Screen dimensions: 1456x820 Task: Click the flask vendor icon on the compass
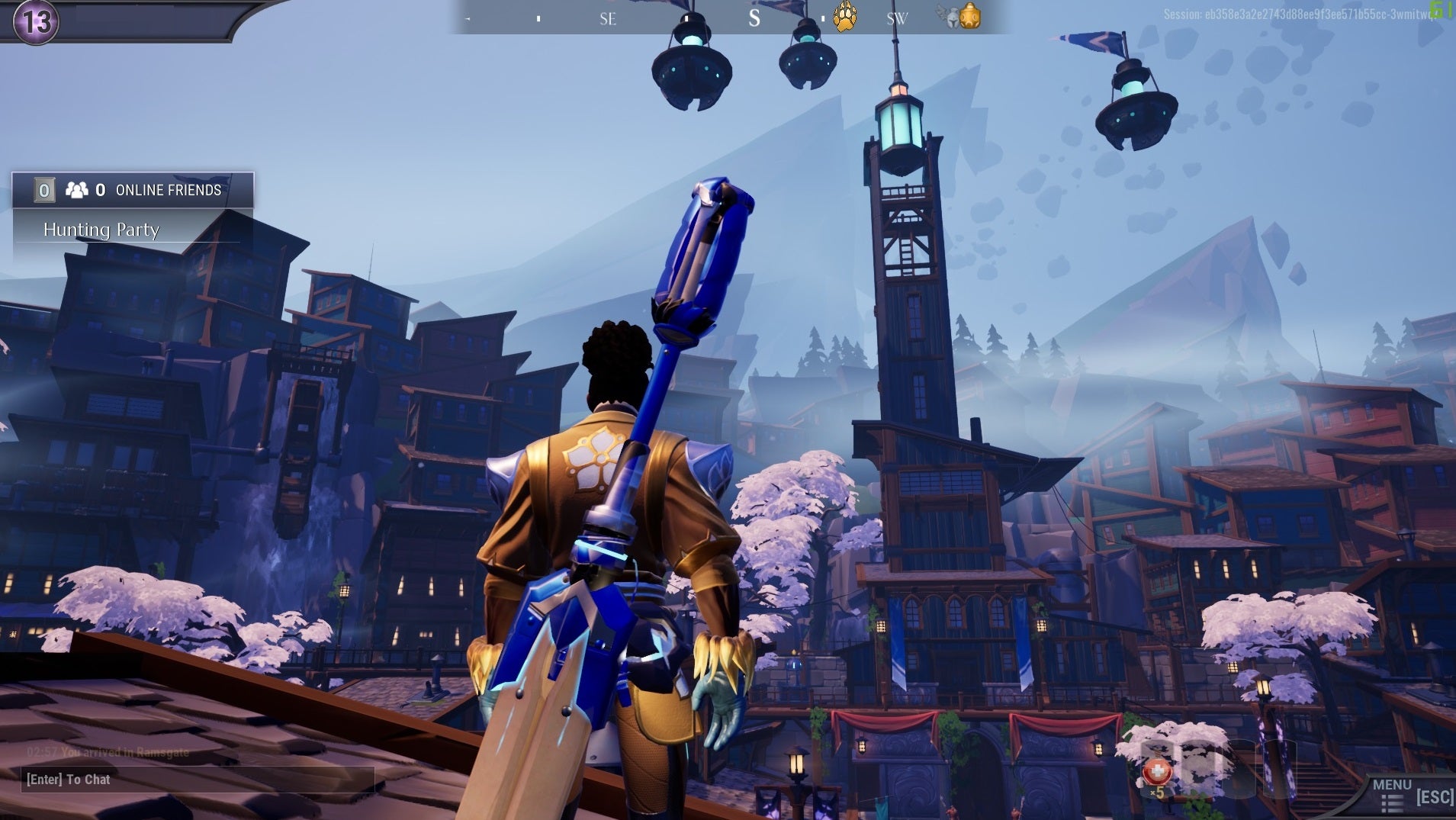pos(970,17)
